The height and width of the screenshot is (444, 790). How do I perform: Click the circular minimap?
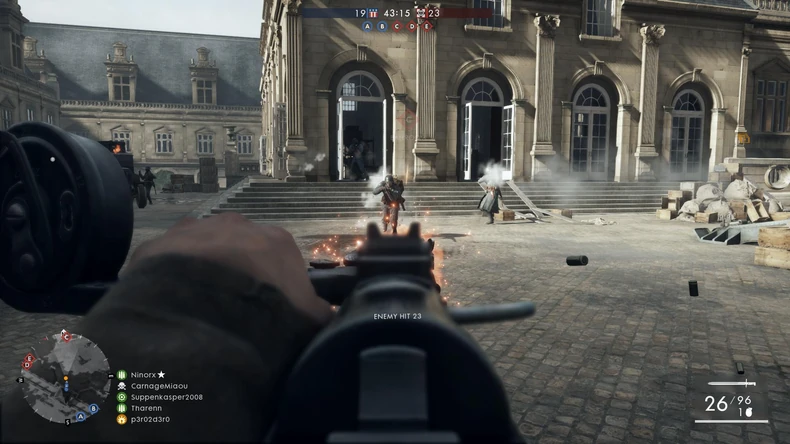point(64,378)
